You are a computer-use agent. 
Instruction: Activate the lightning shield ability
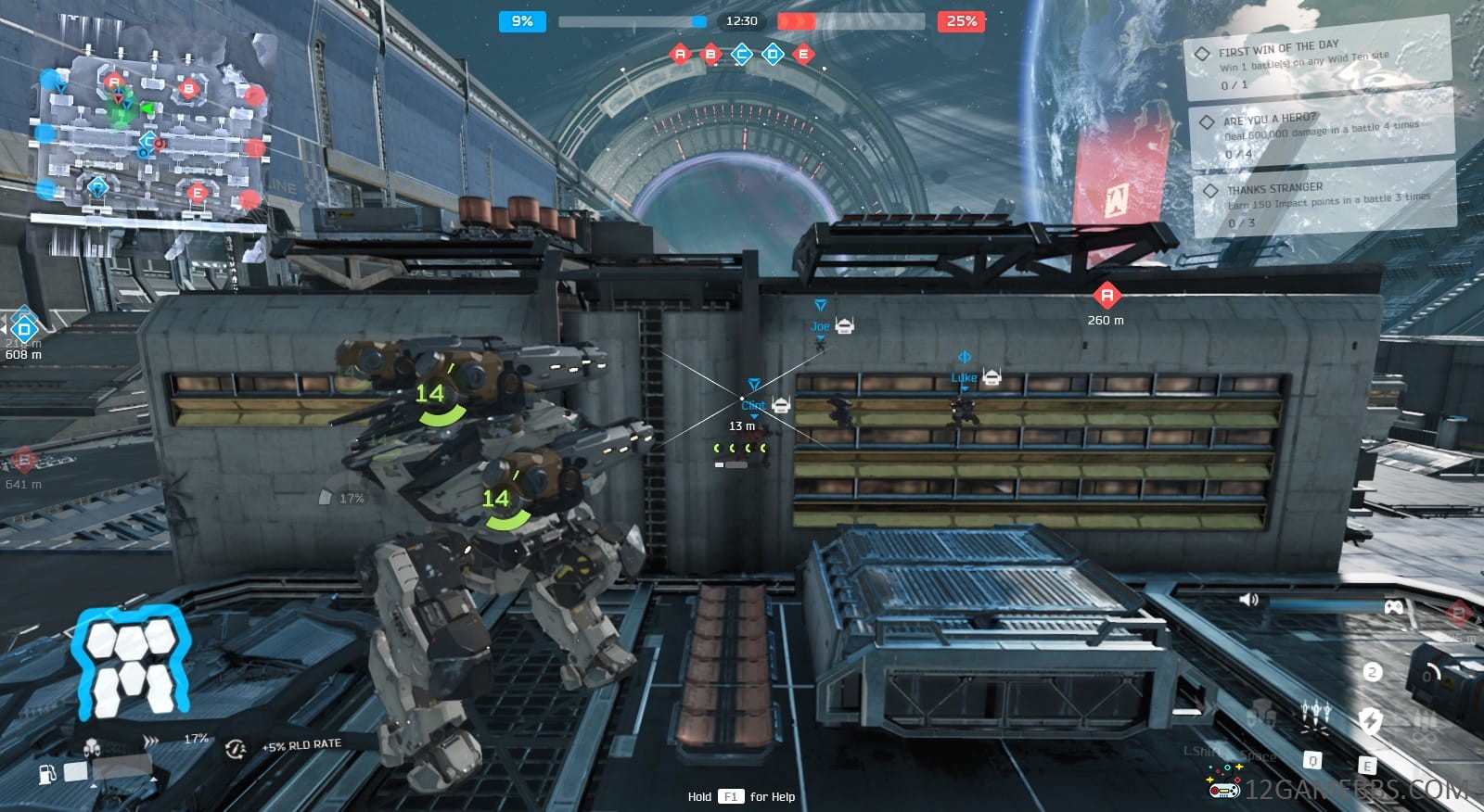1370,719
